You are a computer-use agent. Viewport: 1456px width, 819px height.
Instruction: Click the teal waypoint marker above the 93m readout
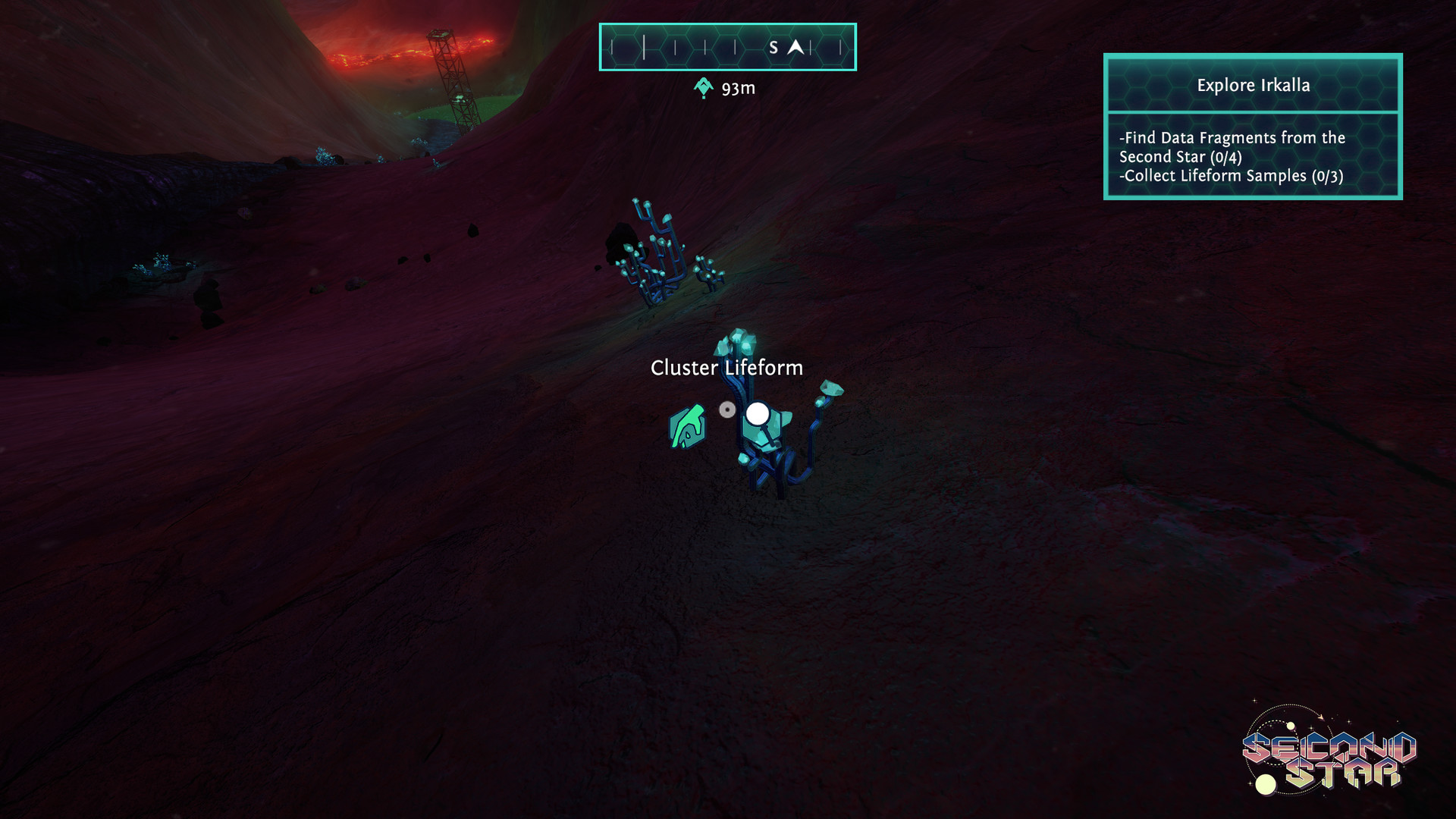click(x=703, y=86)
